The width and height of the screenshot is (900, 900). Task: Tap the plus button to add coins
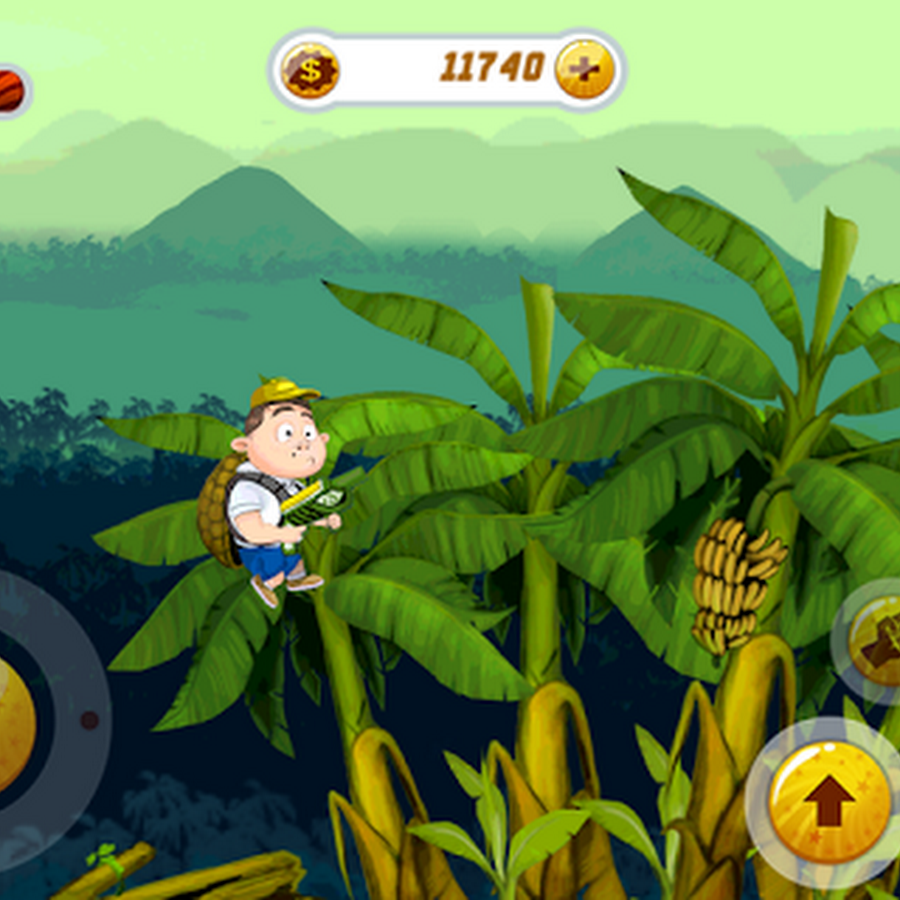coord(584,69)
